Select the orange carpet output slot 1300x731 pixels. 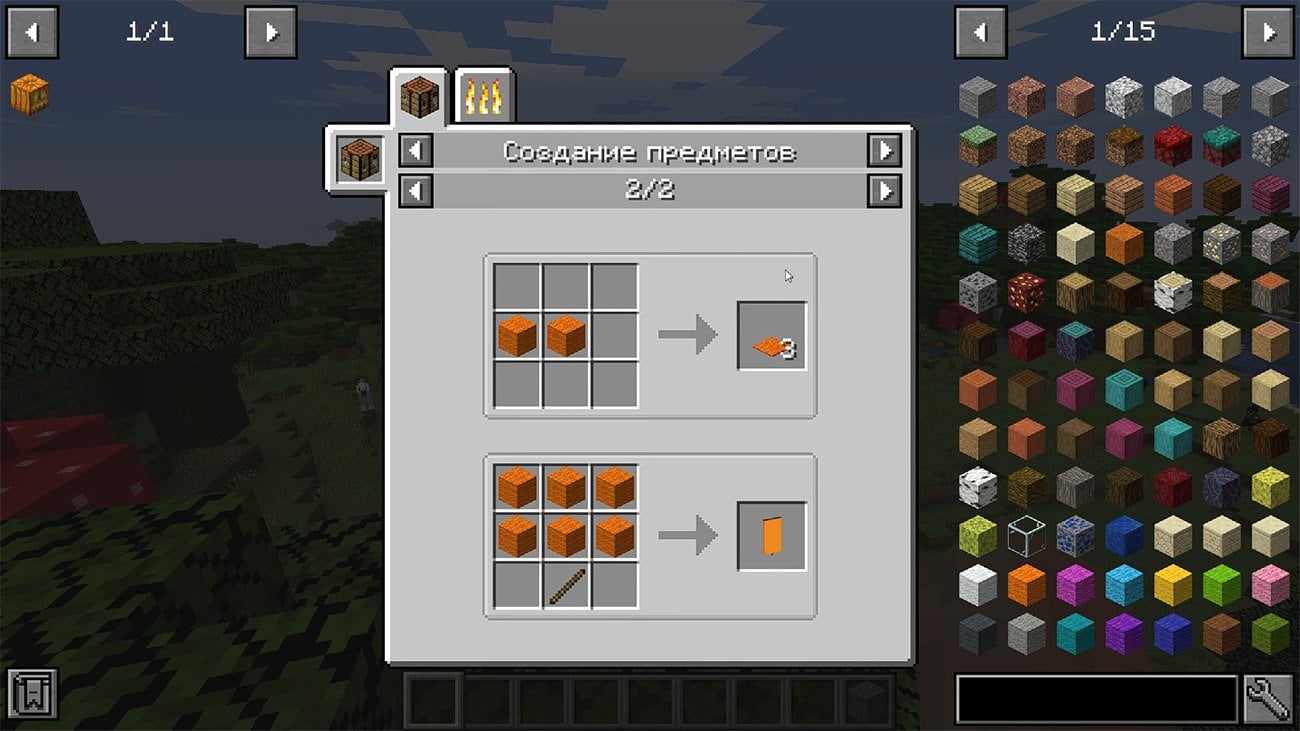click(771, 336)
